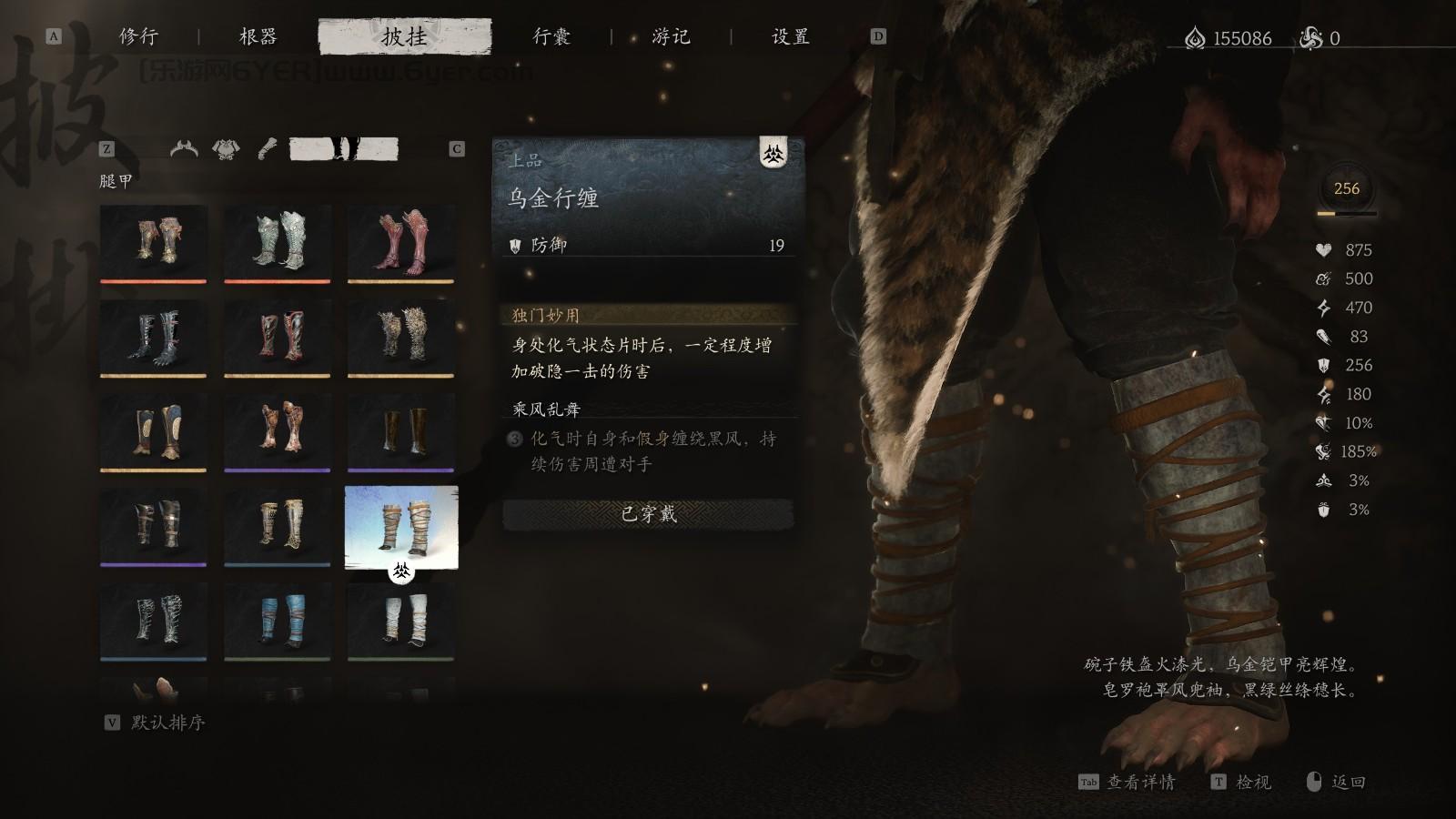Switch to the 行囊 tab

552,37
